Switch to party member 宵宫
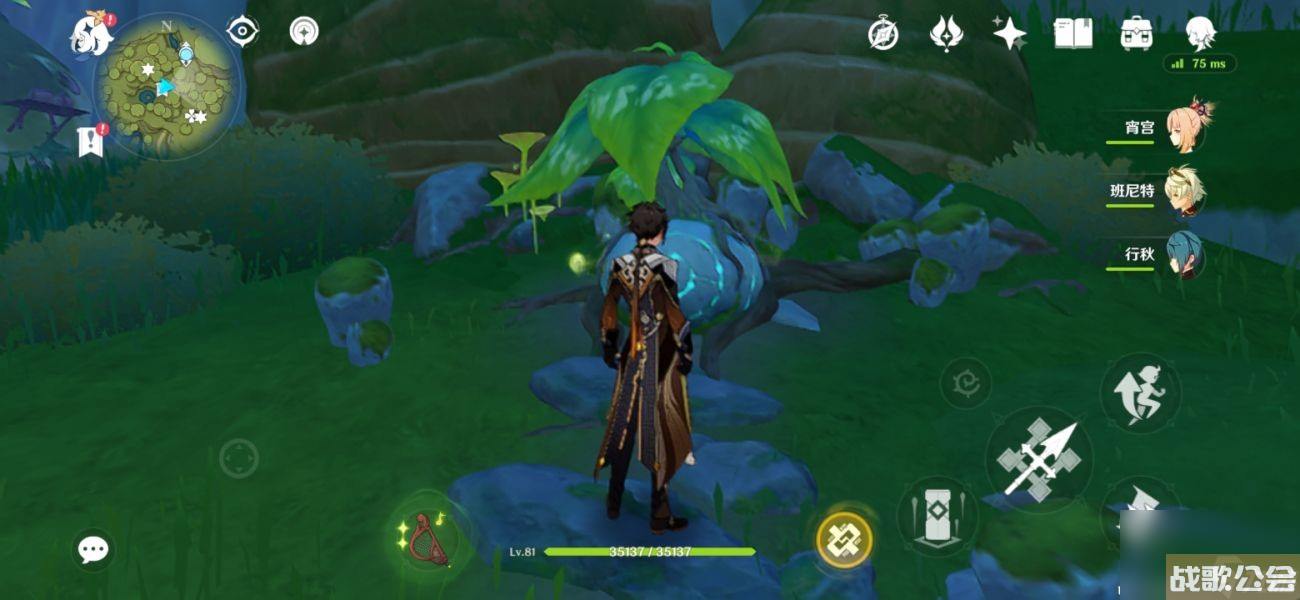The width and height of the screenshot is (1300, 600). (1185, 128)
